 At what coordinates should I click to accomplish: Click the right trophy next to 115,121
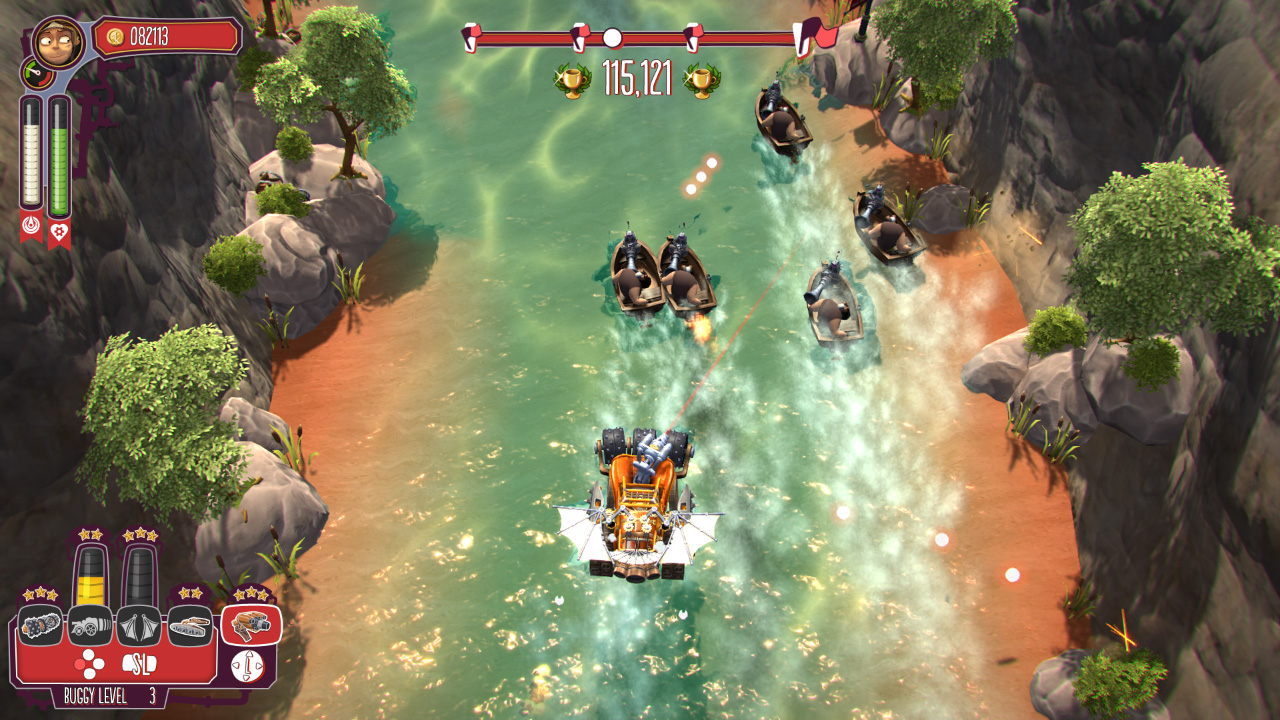pos(700,80)
